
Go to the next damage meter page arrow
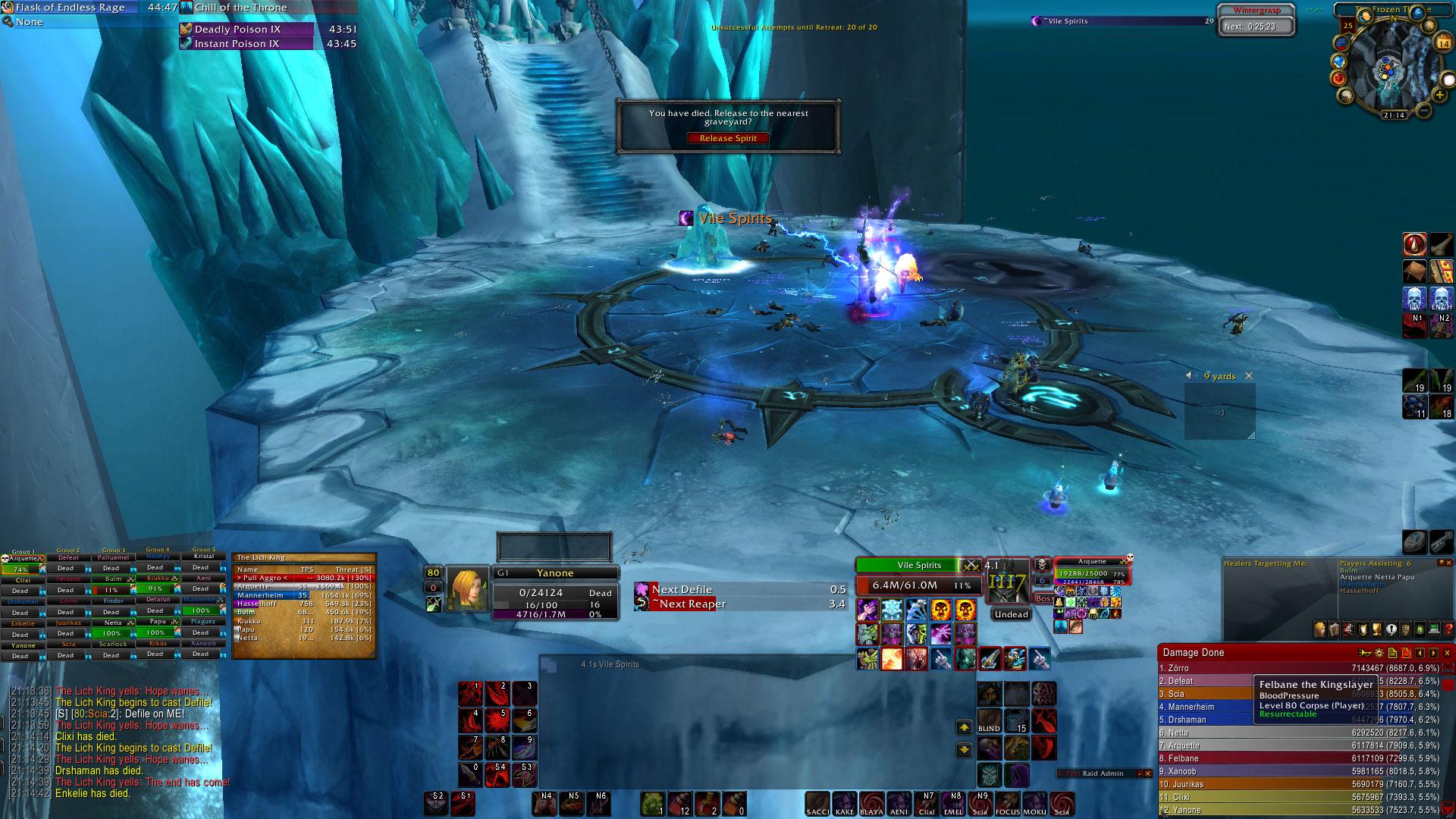pos(1433,653)
